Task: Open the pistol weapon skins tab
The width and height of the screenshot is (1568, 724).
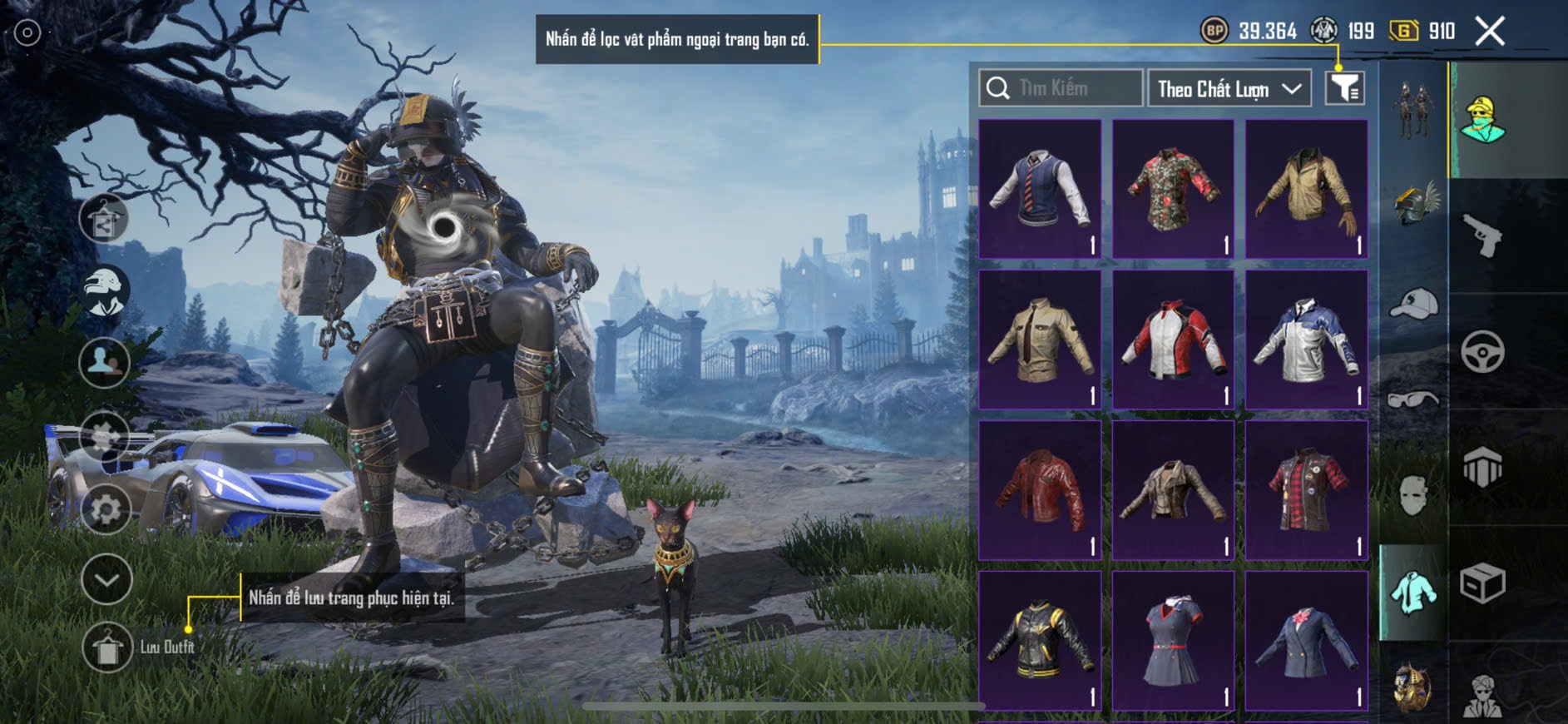Action: click(1483, 236)
